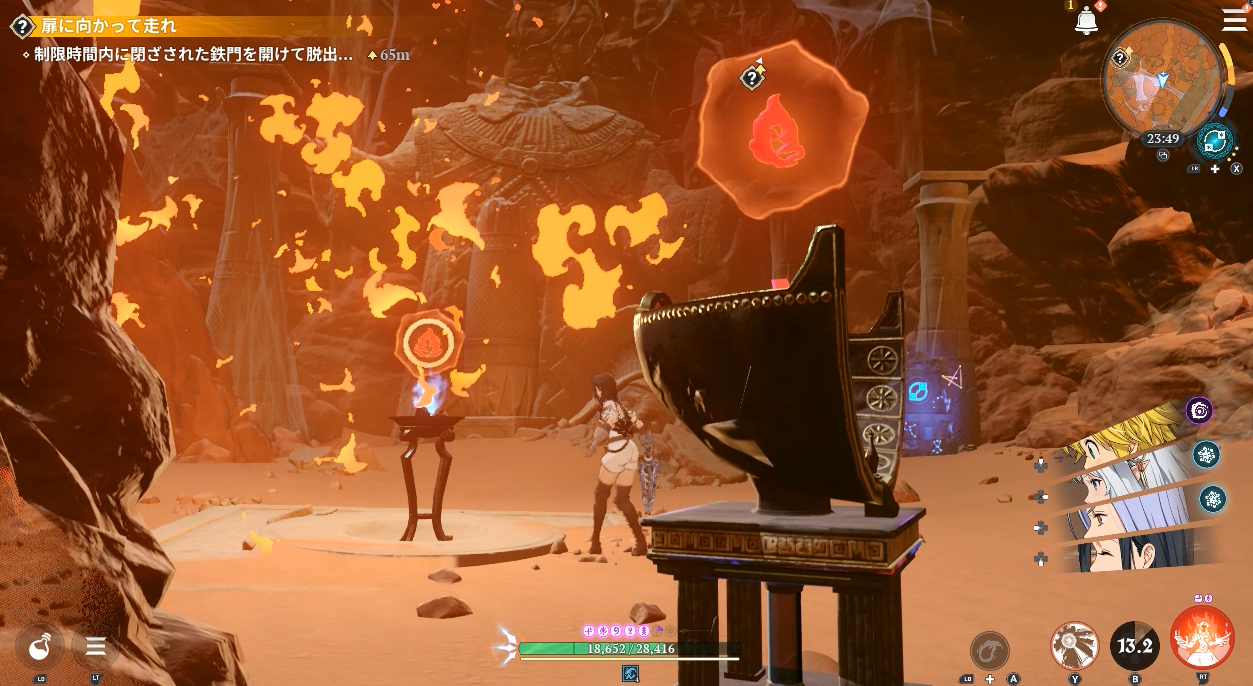Viewport: 1253px width, 686px height.
Task: Click the quest marker on the minimap
Action: pyautogui.click(x=1121, y=59)
